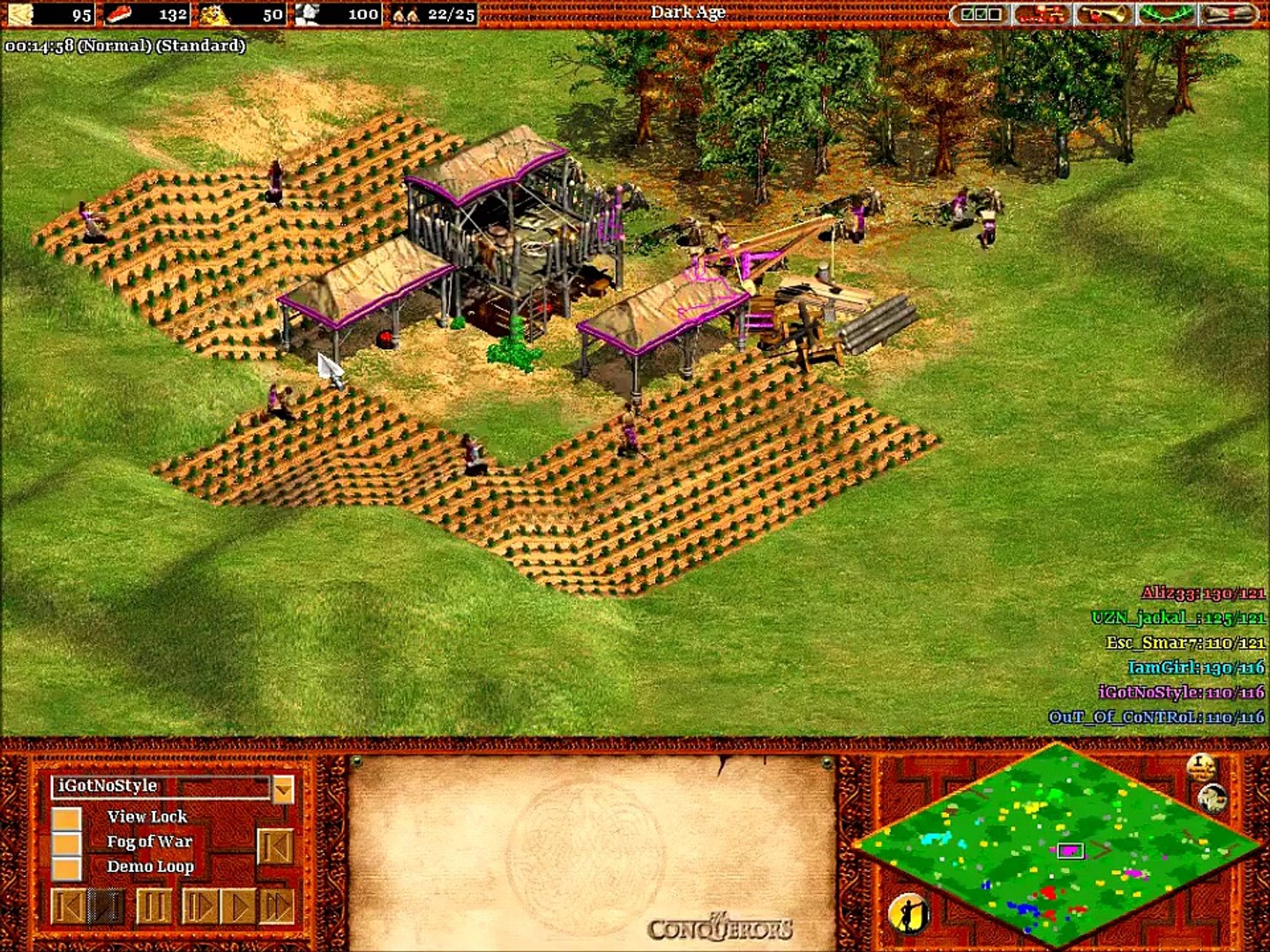The image size is (1270, 952).
Task: Open the technology tree button
Action: [1041, 14]
